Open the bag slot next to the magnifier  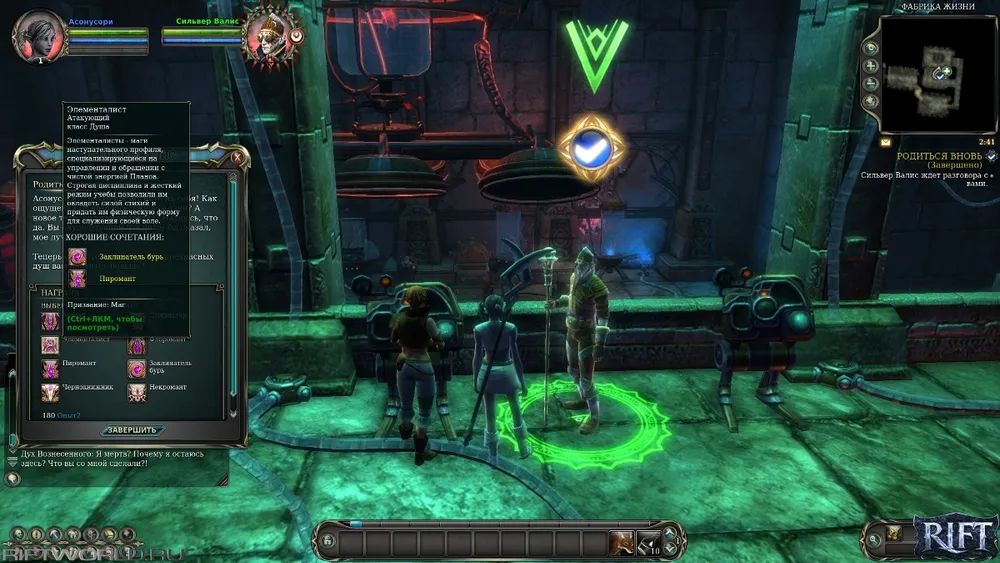894,534
